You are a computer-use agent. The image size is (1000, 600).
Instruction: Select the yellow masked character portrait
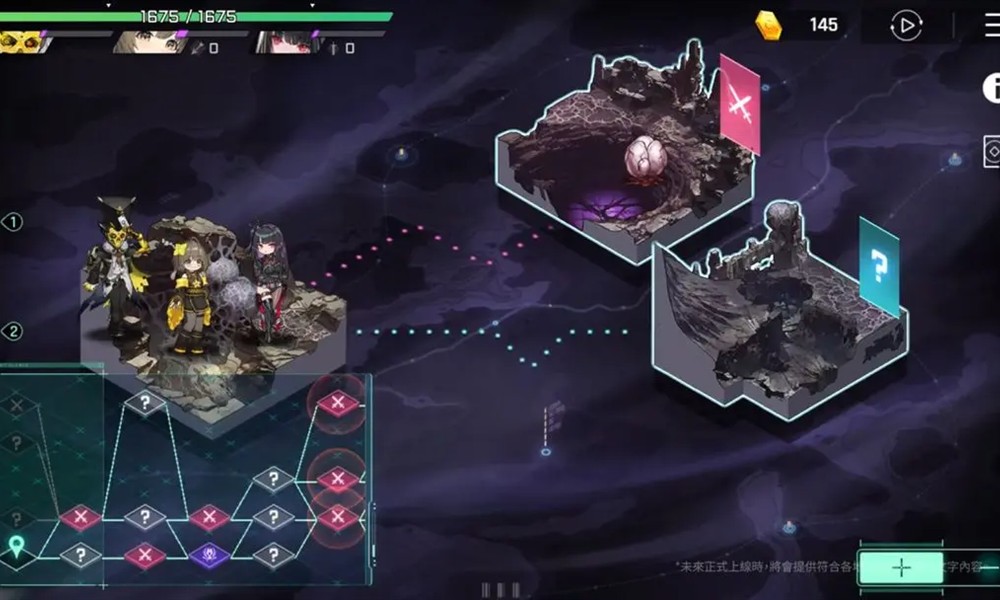coord(22,42)
